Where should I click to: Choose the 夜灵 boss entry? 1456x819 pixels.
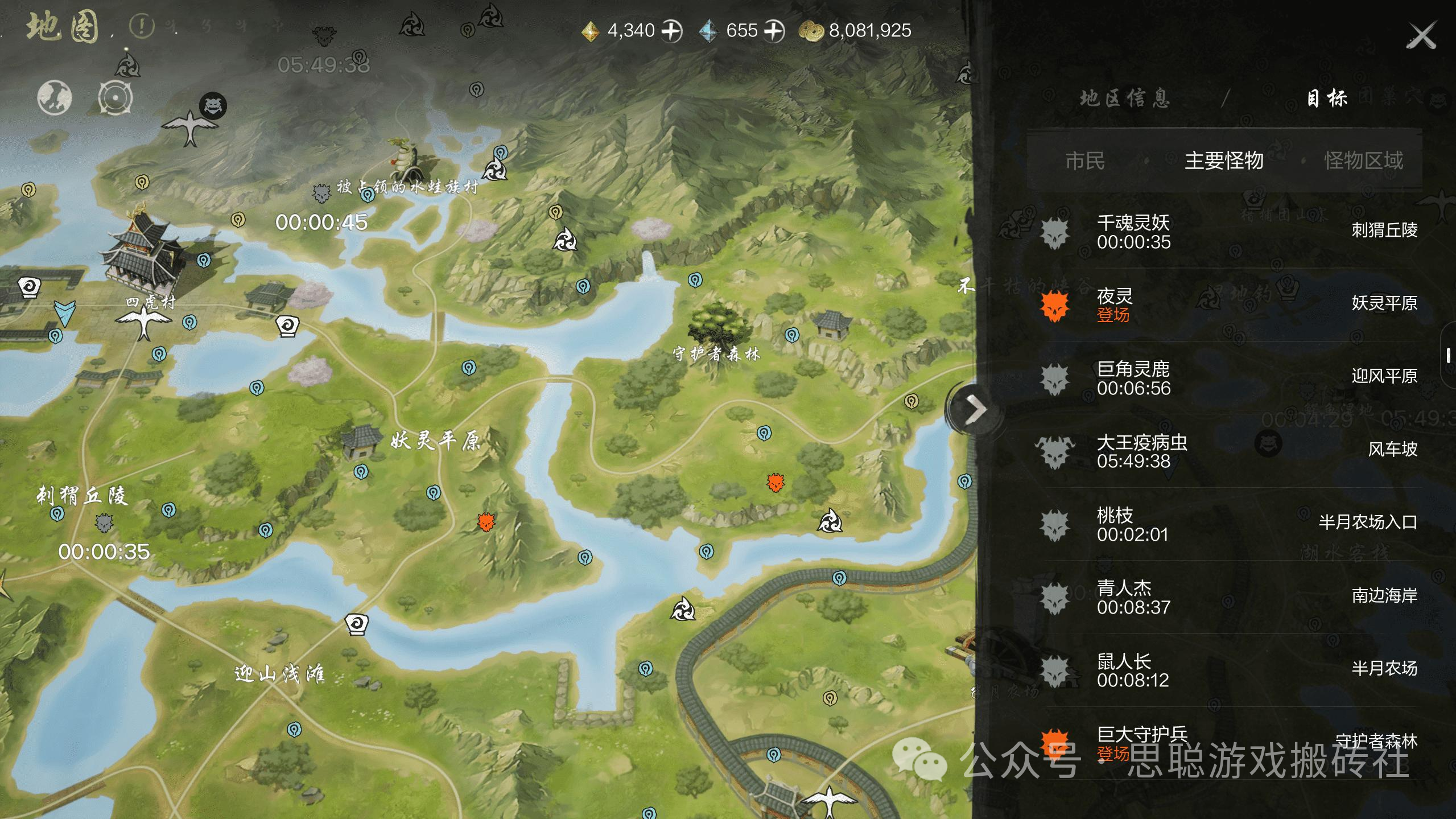click(1229, 304)
